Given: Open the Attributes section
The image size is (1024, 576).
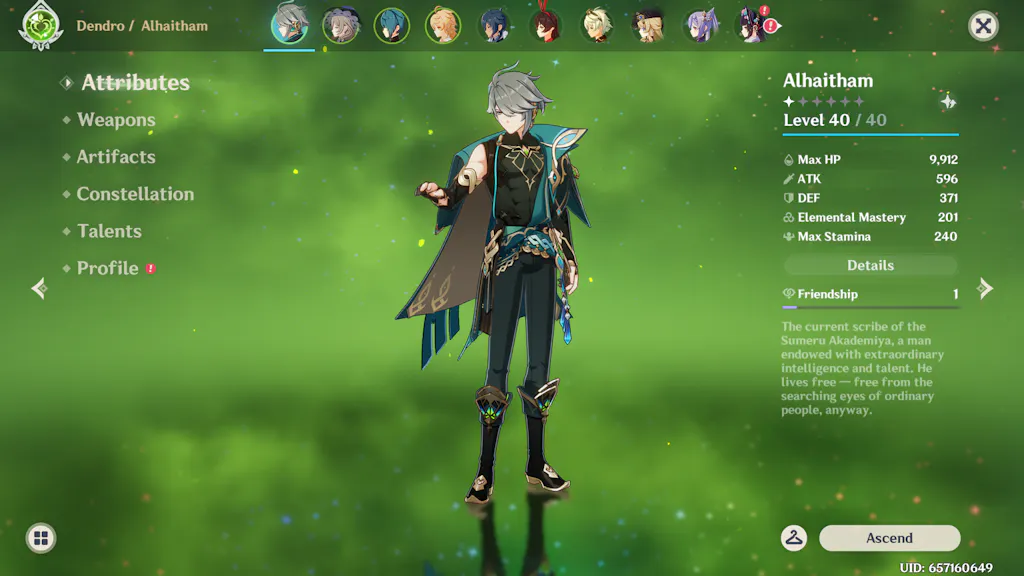Looking at the screenshot, I should tap(135, 83).
